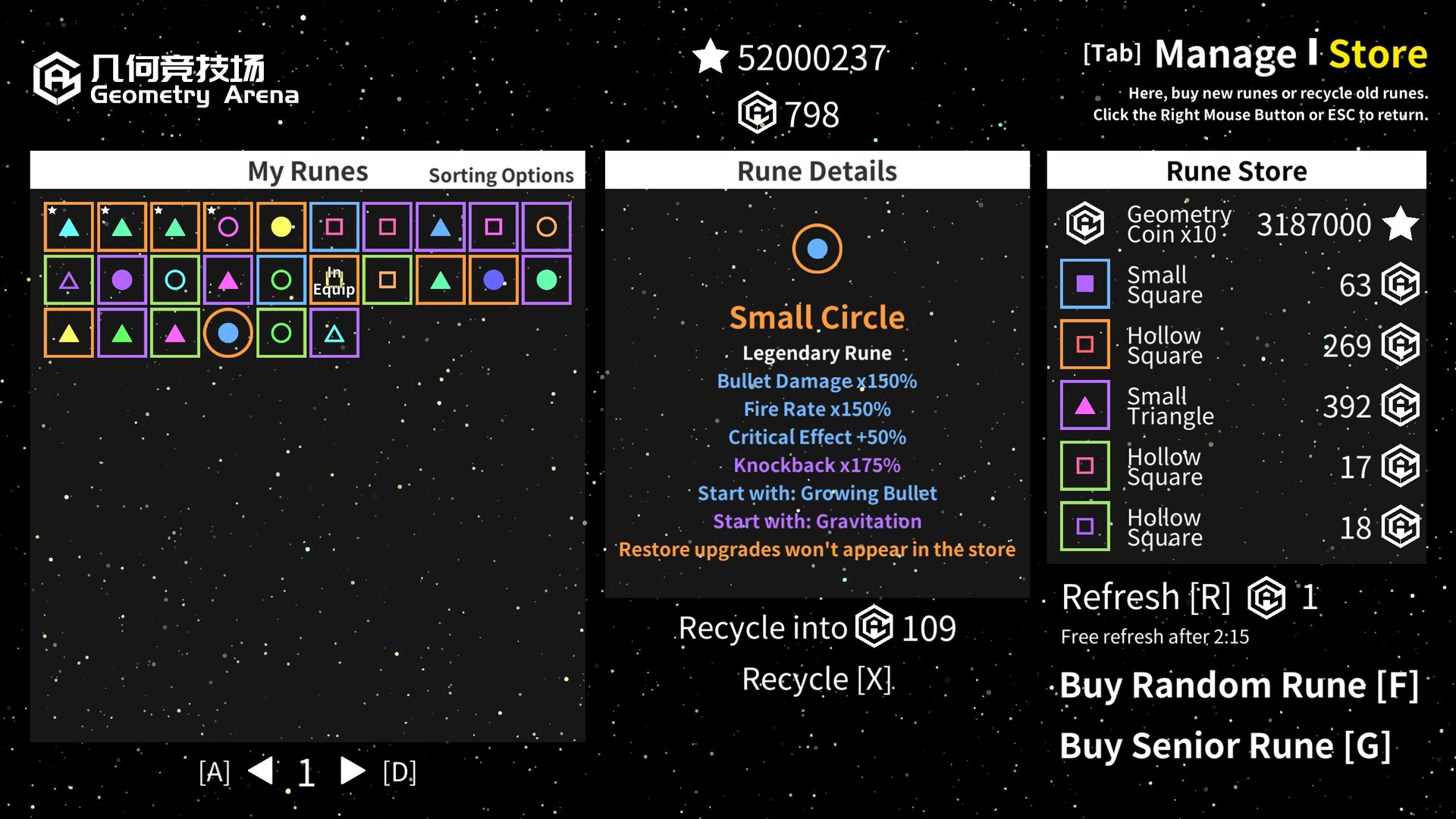This screenshot has width=1456, height=819.
Task: Select the rune marked 'In Equip'
Action: coord(334,279)
